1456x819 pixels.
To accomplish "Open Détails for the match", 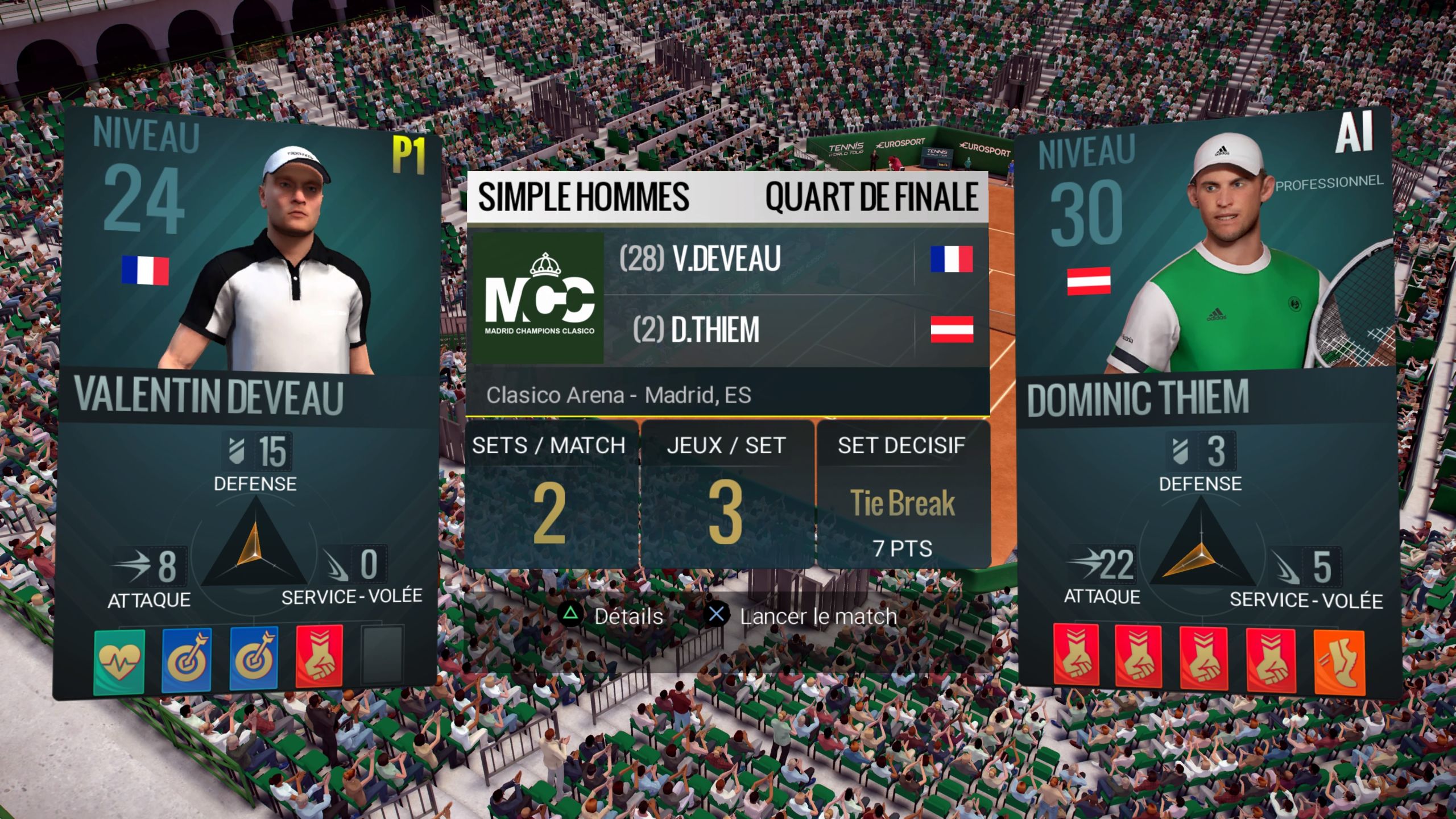I will point(626,617).
